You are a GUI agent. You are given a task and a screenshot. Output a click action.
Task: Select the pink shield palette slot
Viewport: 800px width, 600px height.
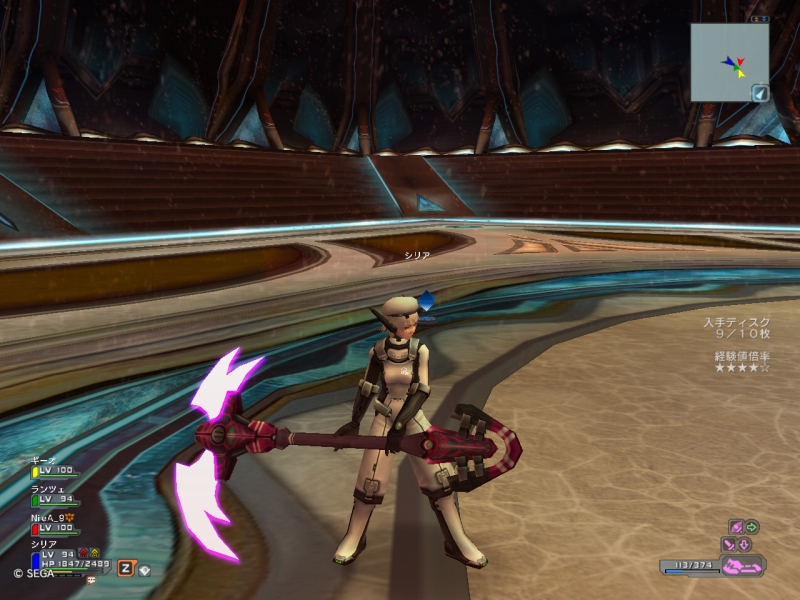735,526
